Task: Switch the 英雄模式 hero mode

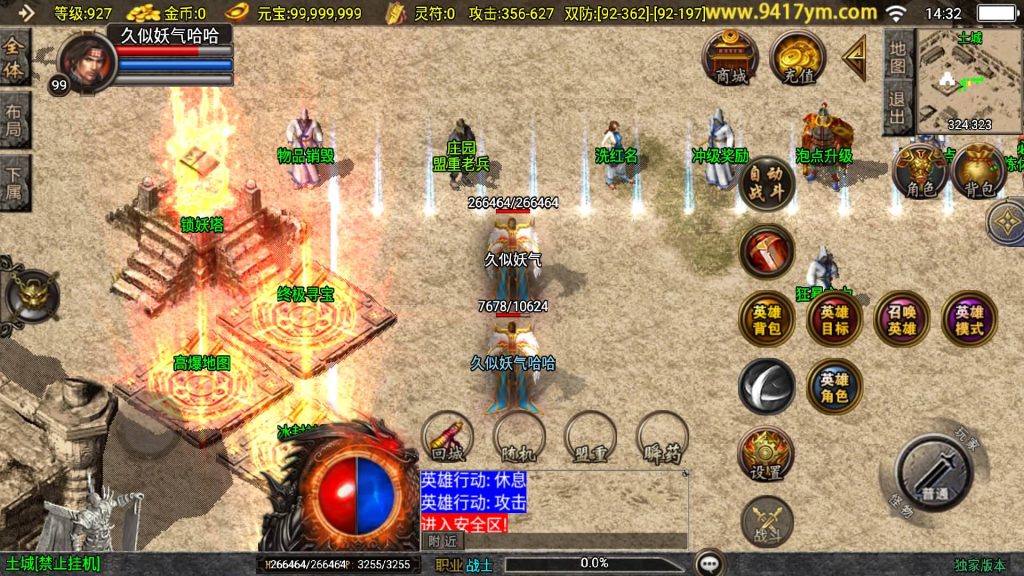Action: tap(968, 319)
